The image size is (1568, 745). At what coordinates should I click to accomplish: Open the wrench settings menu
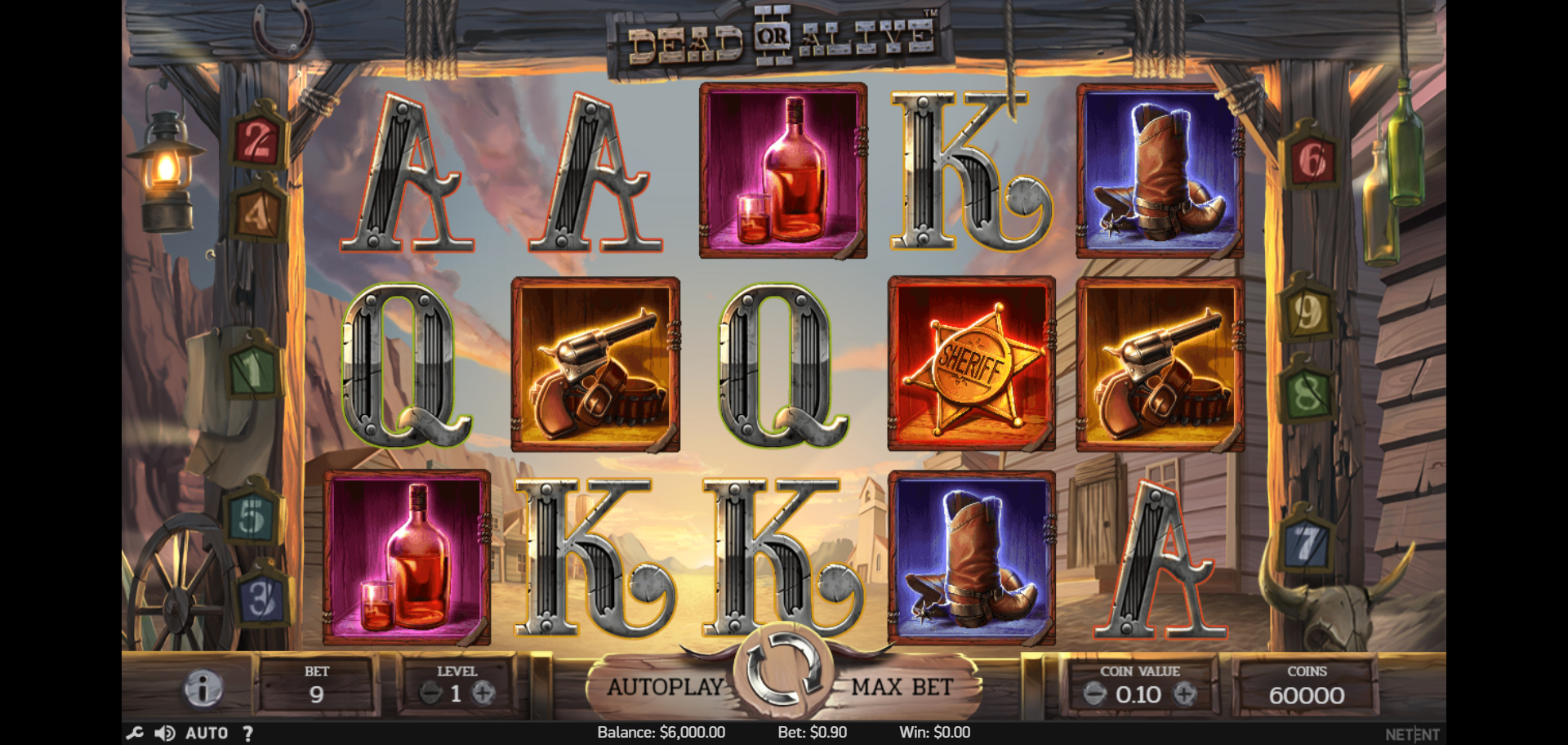point(135,733)
